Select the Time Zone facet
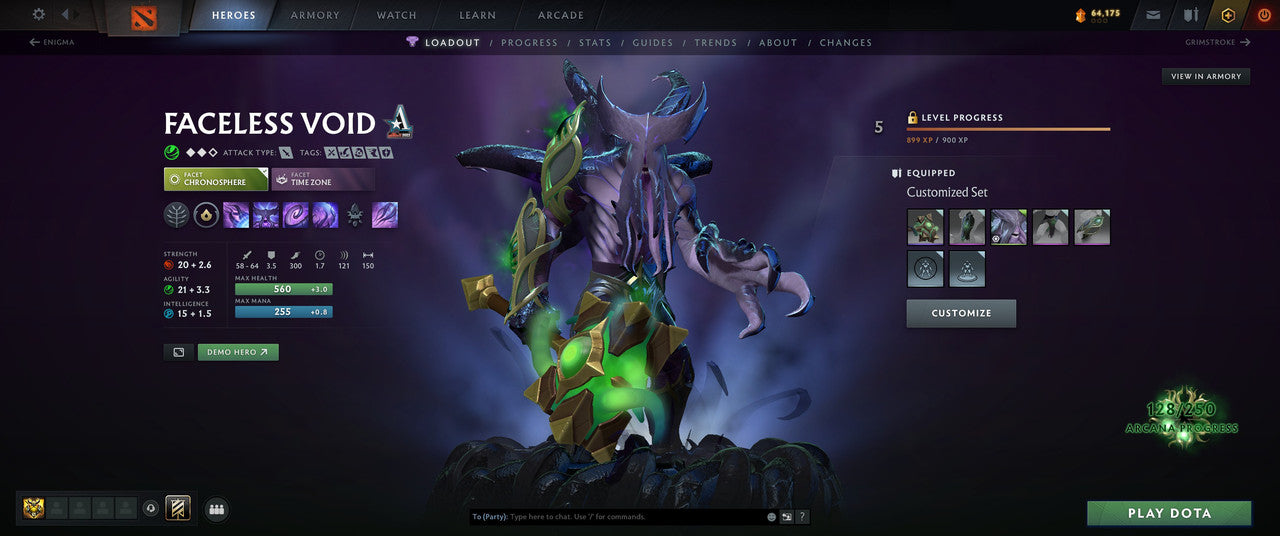This screenshot has width=1280, height=536. pyautogui.click(x=323, y=179)
